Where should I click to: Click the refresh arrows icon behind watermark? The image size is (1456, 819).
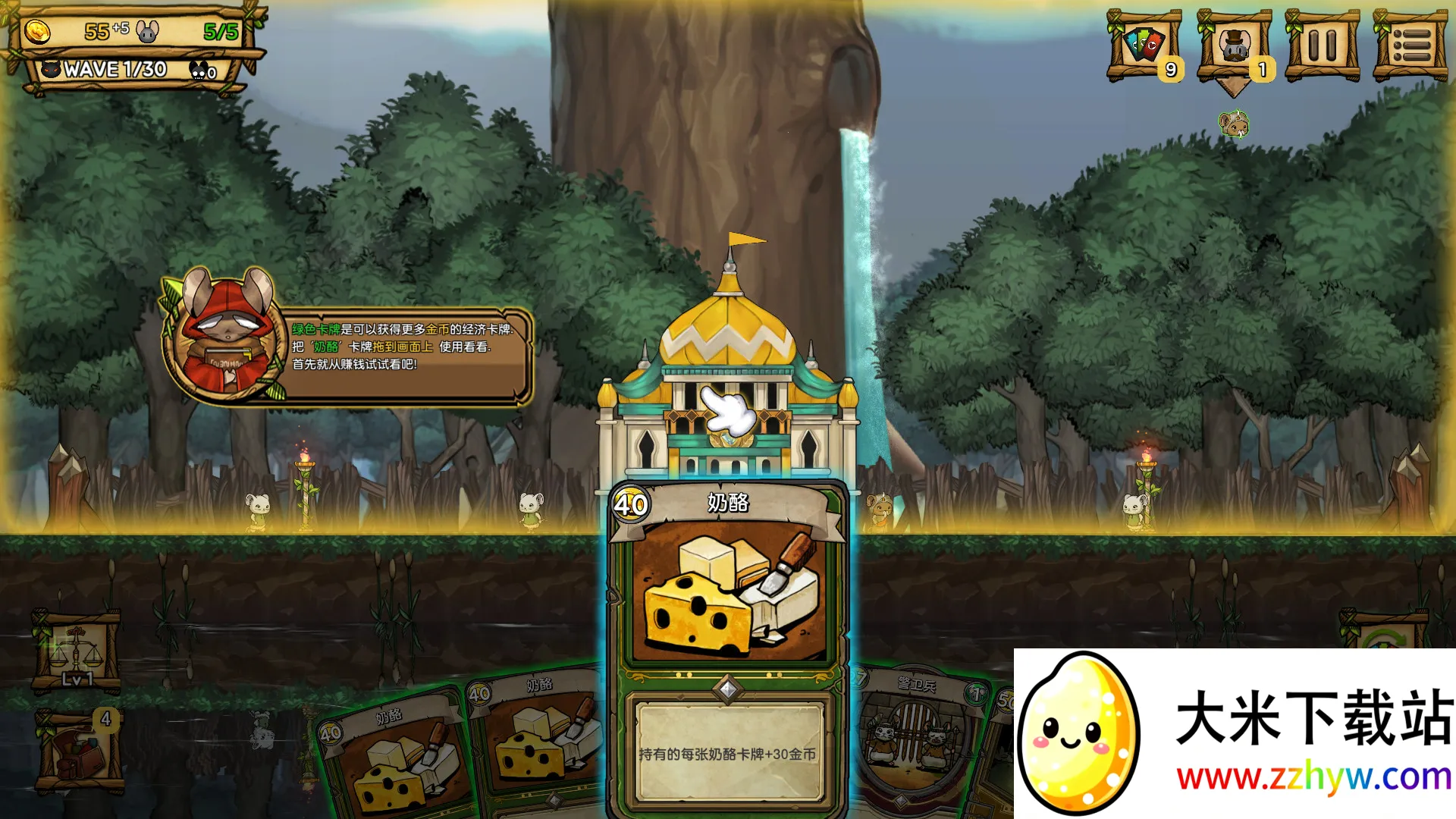tap(1384, 633)
